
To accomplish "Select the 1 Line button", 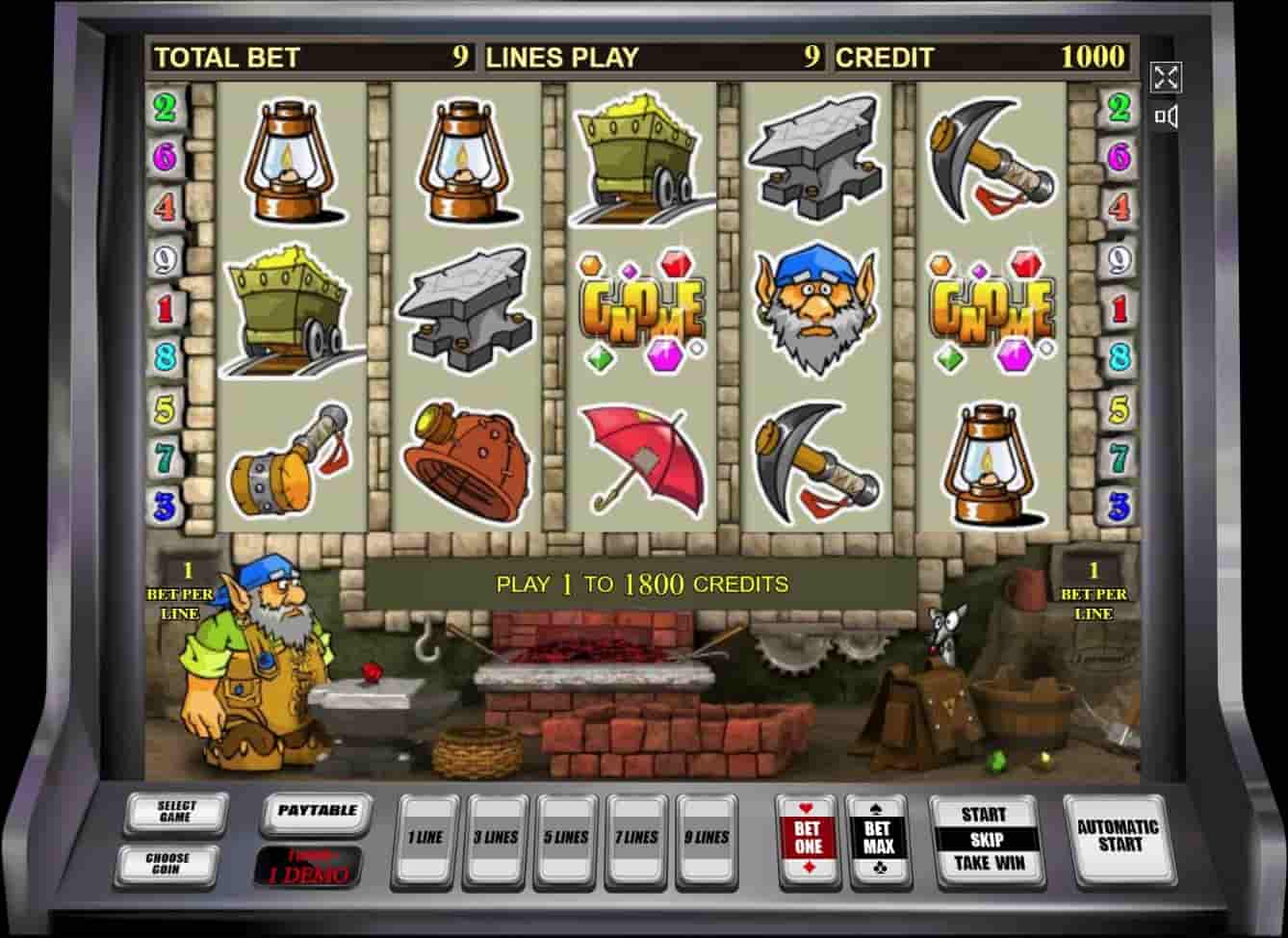I will pyautogui.click(x=425, y=838).
